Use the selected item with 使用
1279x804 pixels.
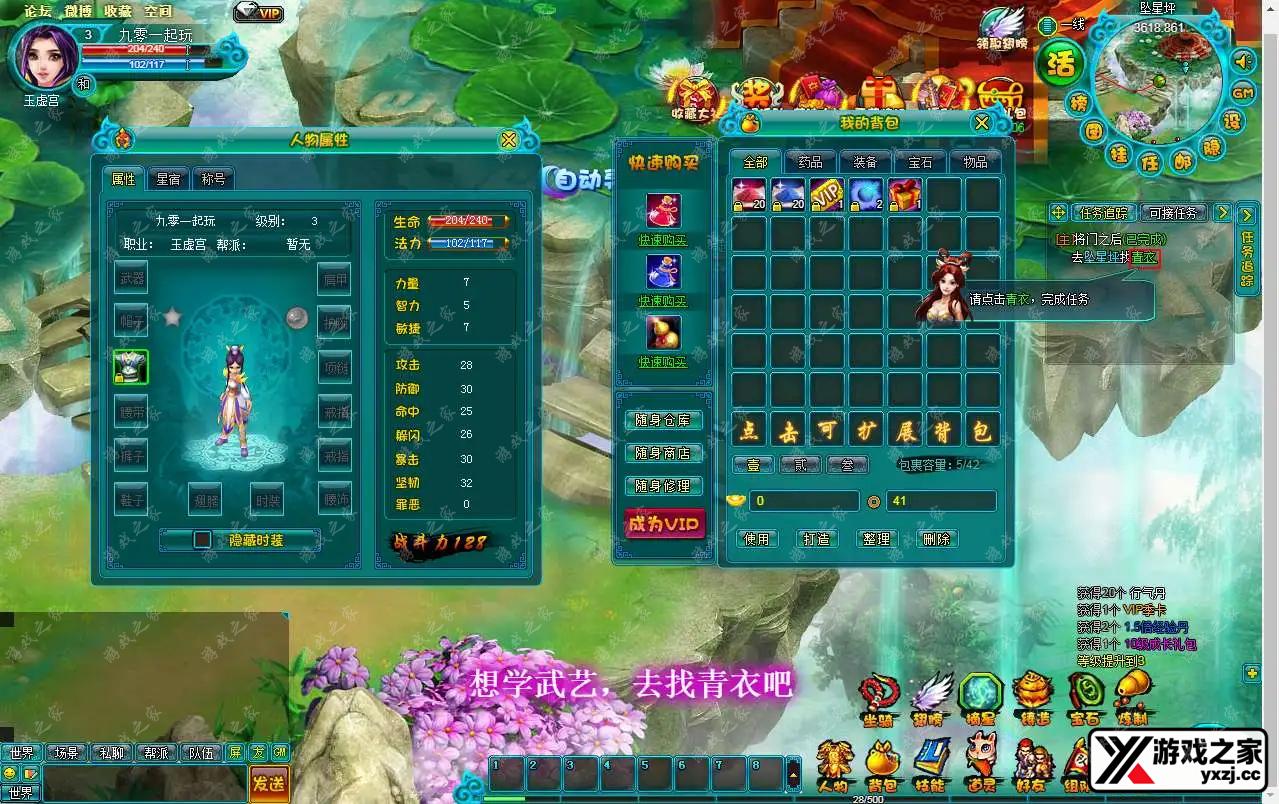pyautogui.click(x=757, y=538)
